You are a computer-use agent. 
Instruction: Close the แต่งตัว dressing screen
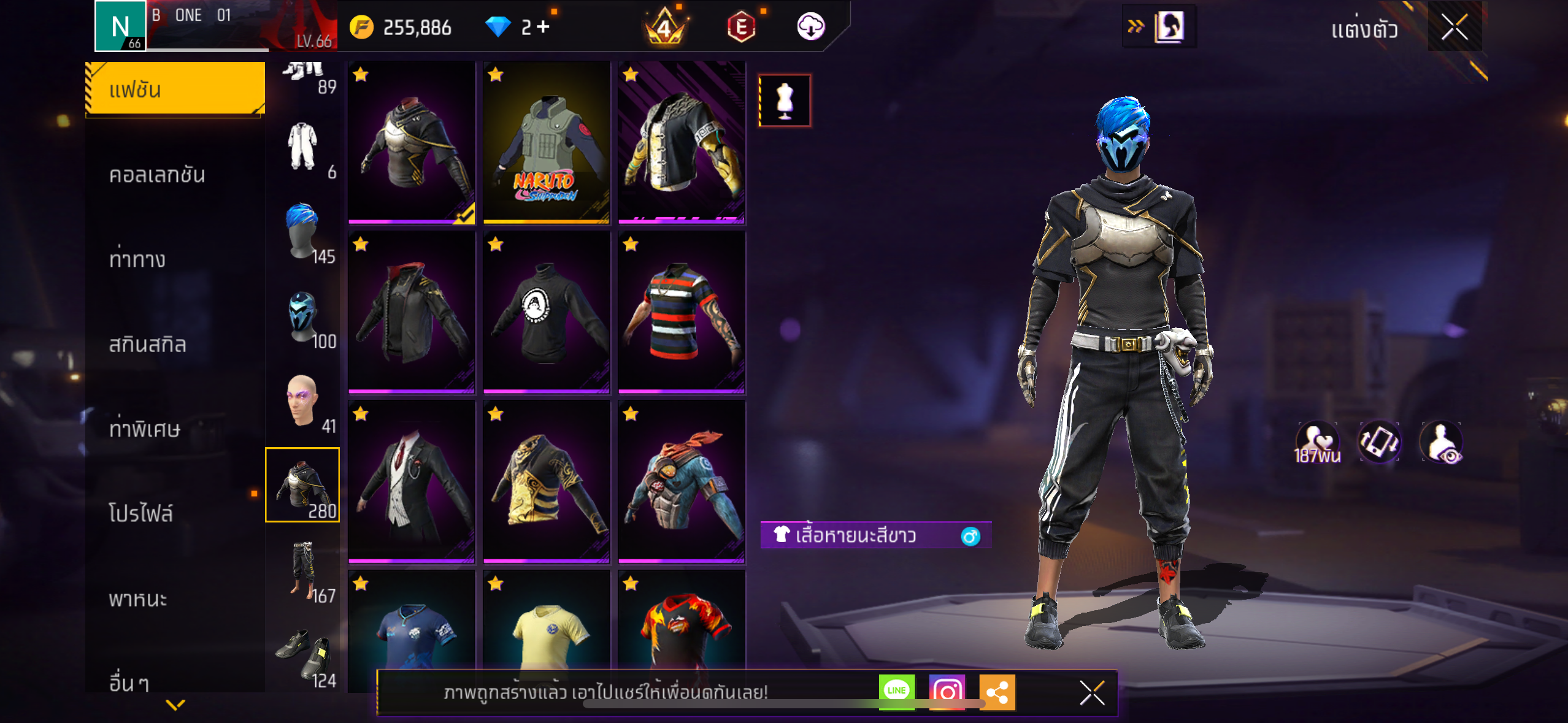pyautogui.click(x=1454, y=27)
